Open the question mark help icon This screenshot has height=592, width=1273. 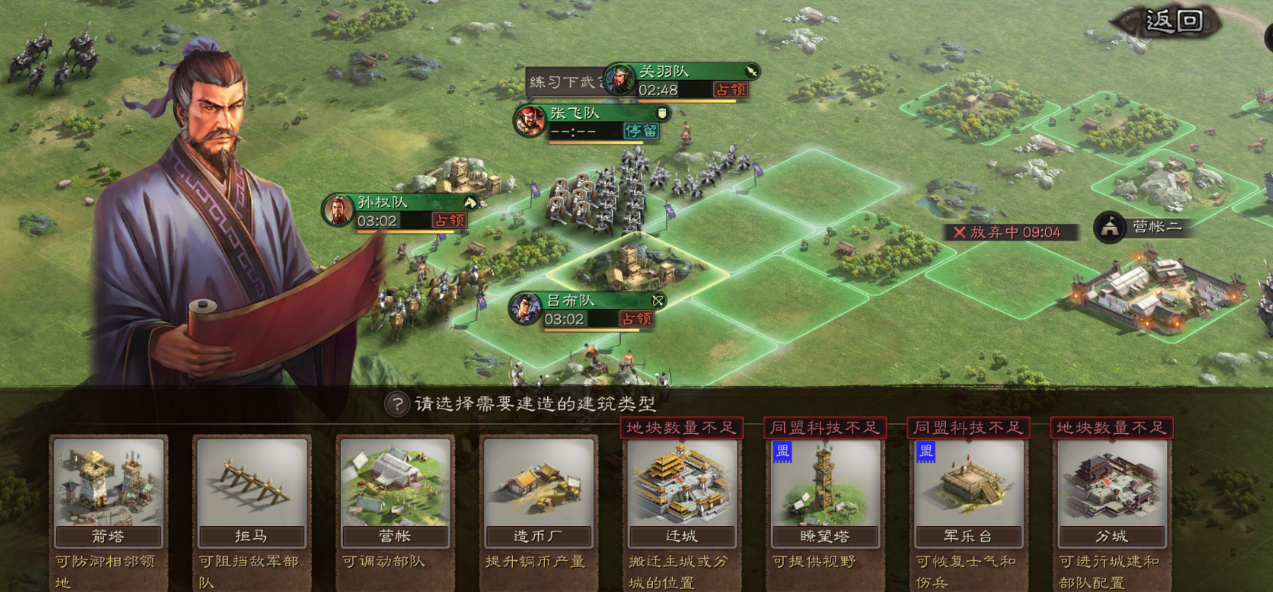(398, 404)
